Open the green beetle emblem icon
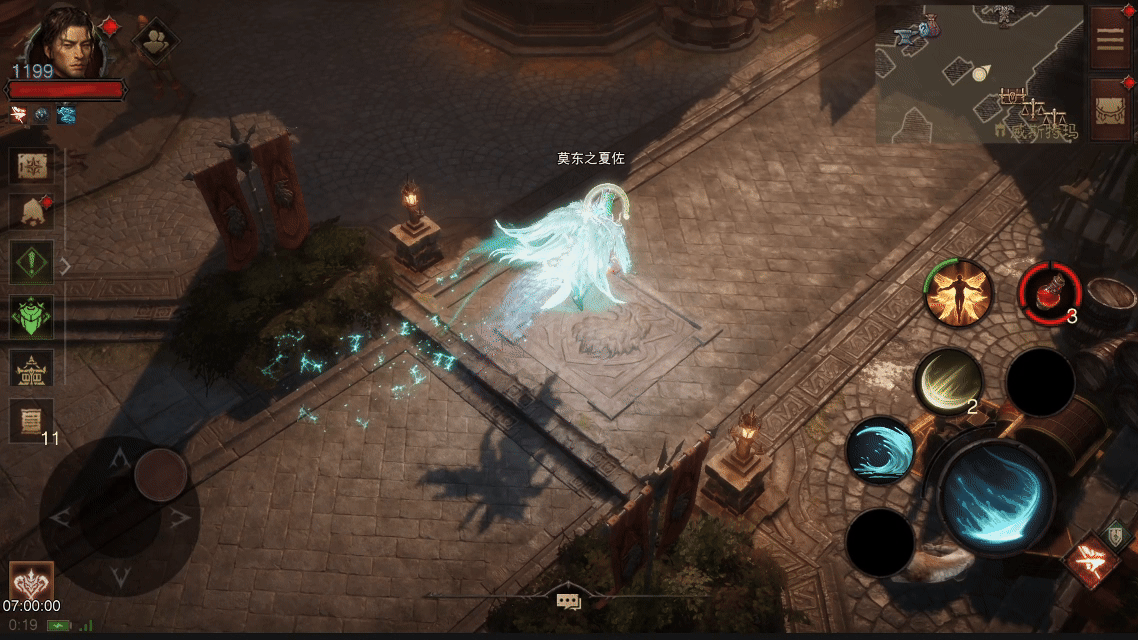This screenshot has width=1138, height=640. [31, 315]
